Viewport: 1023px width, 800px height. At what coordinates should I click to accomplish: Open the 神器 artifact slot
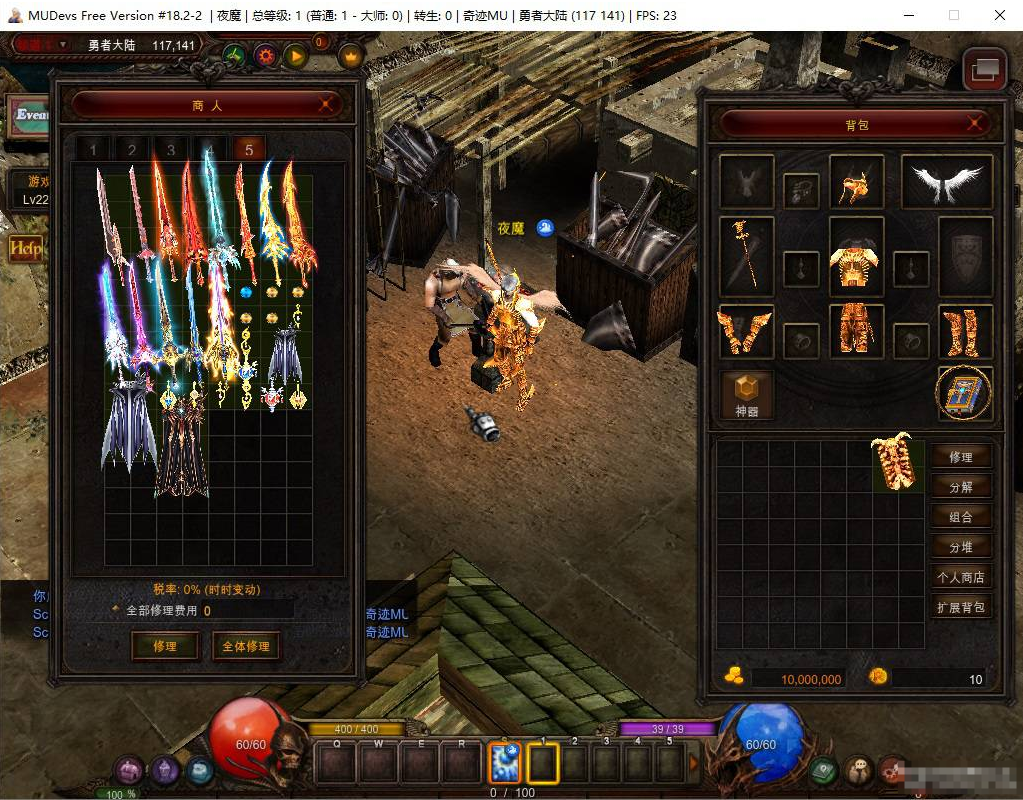tap(747, 394)
